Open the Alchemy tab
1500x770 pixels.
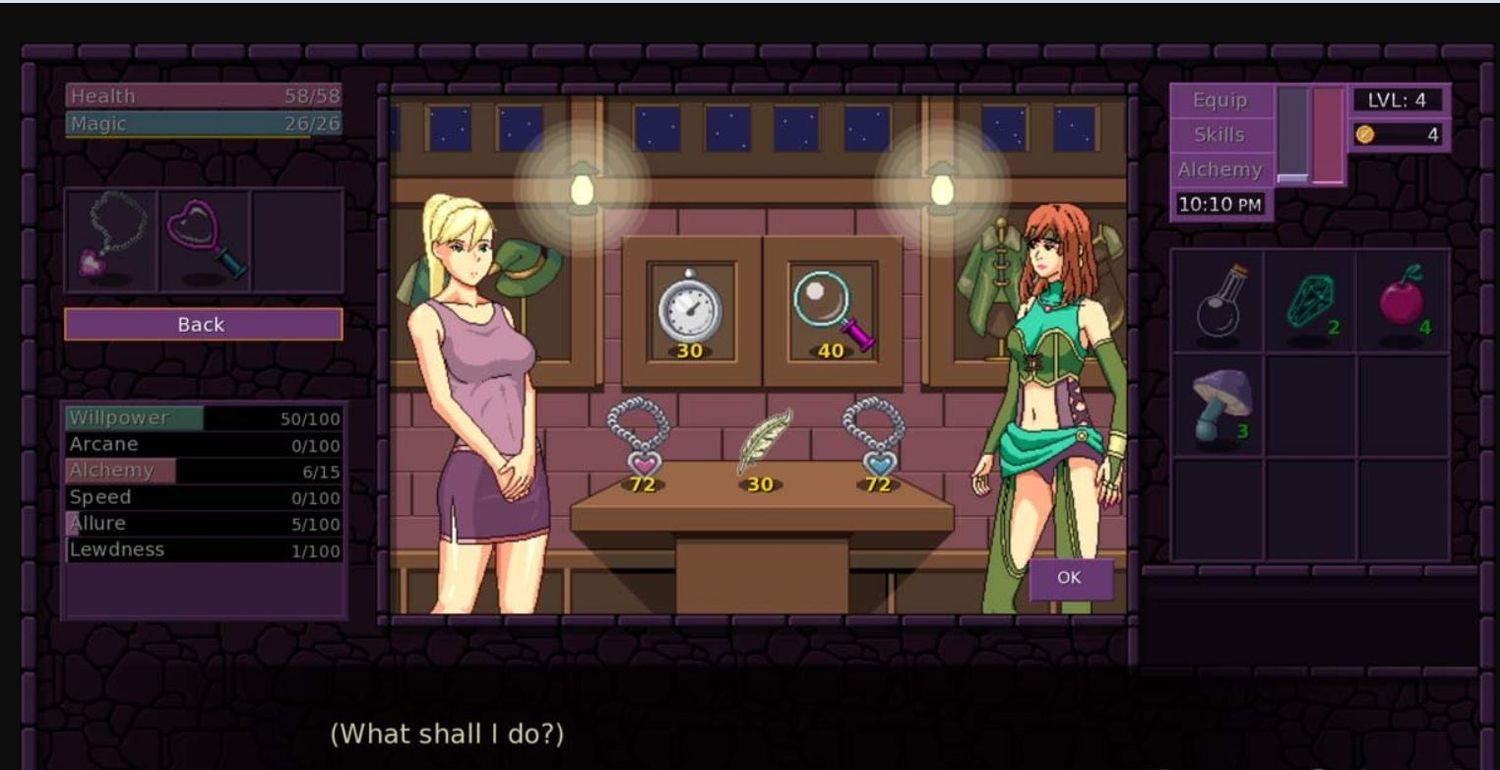coord(1220,169)
